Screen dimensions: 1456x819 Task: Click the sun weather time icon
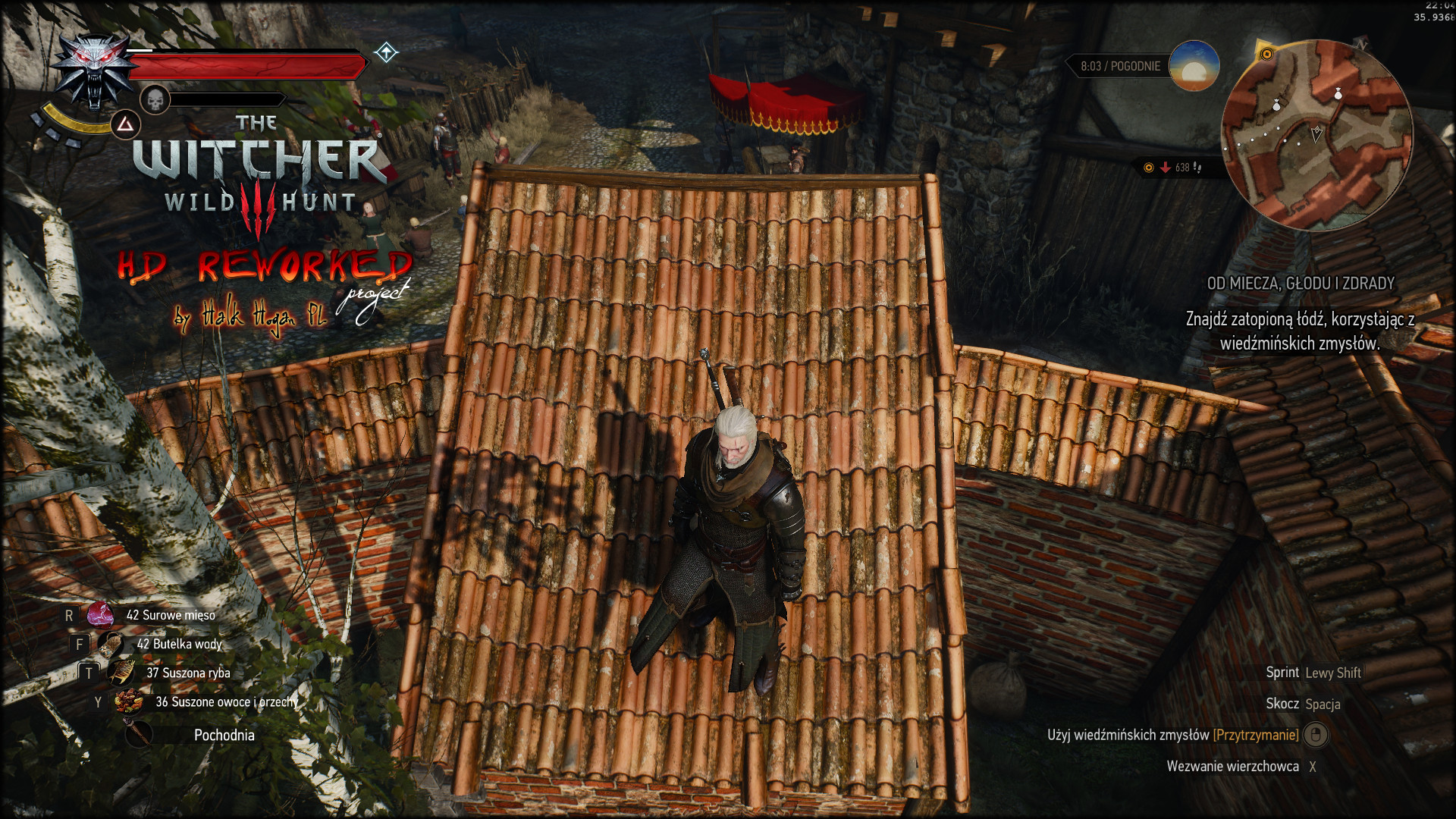pos(1194,66)
